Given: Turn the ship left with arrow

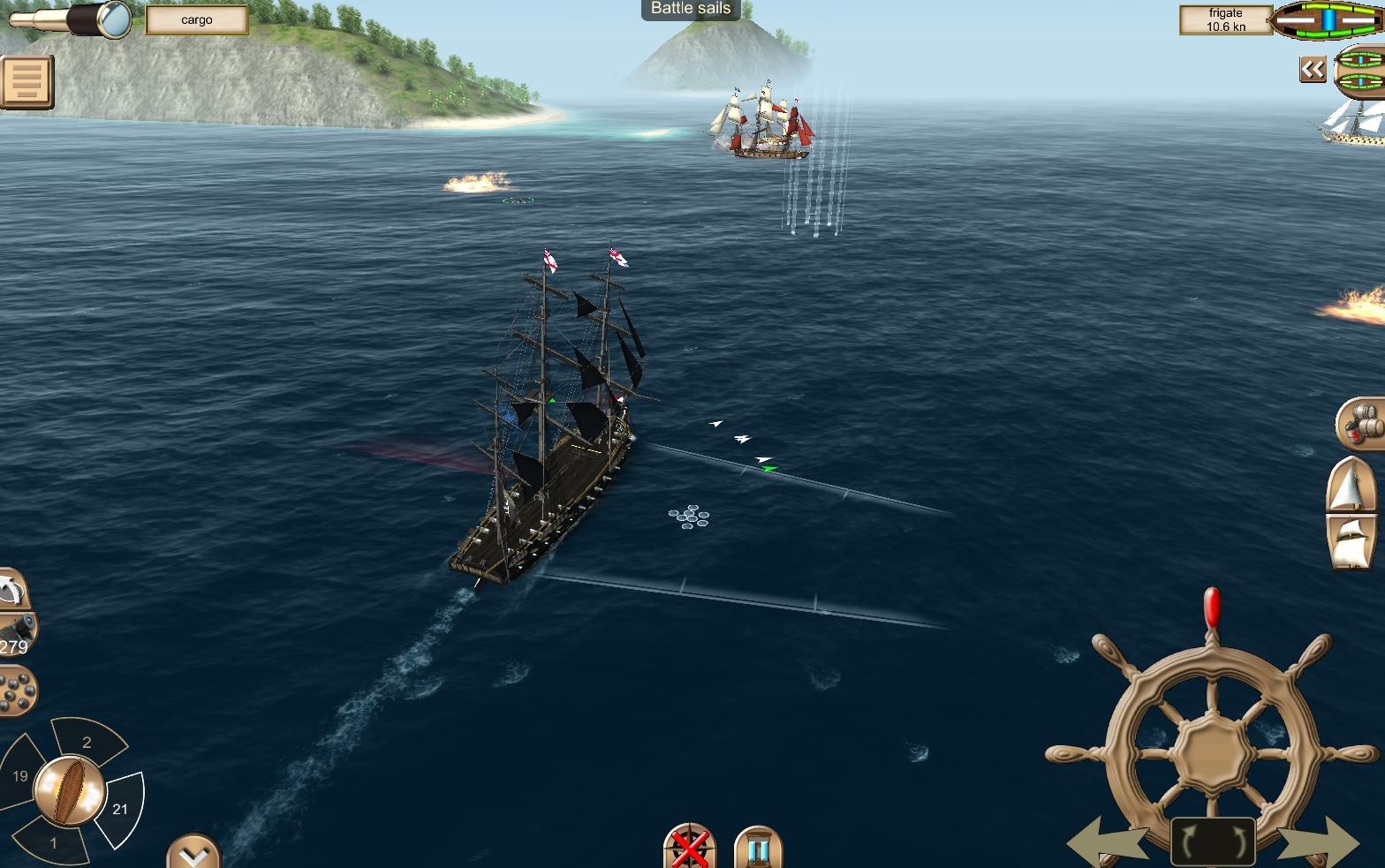Looking at the screenshot, I should tap(1108, 844).
